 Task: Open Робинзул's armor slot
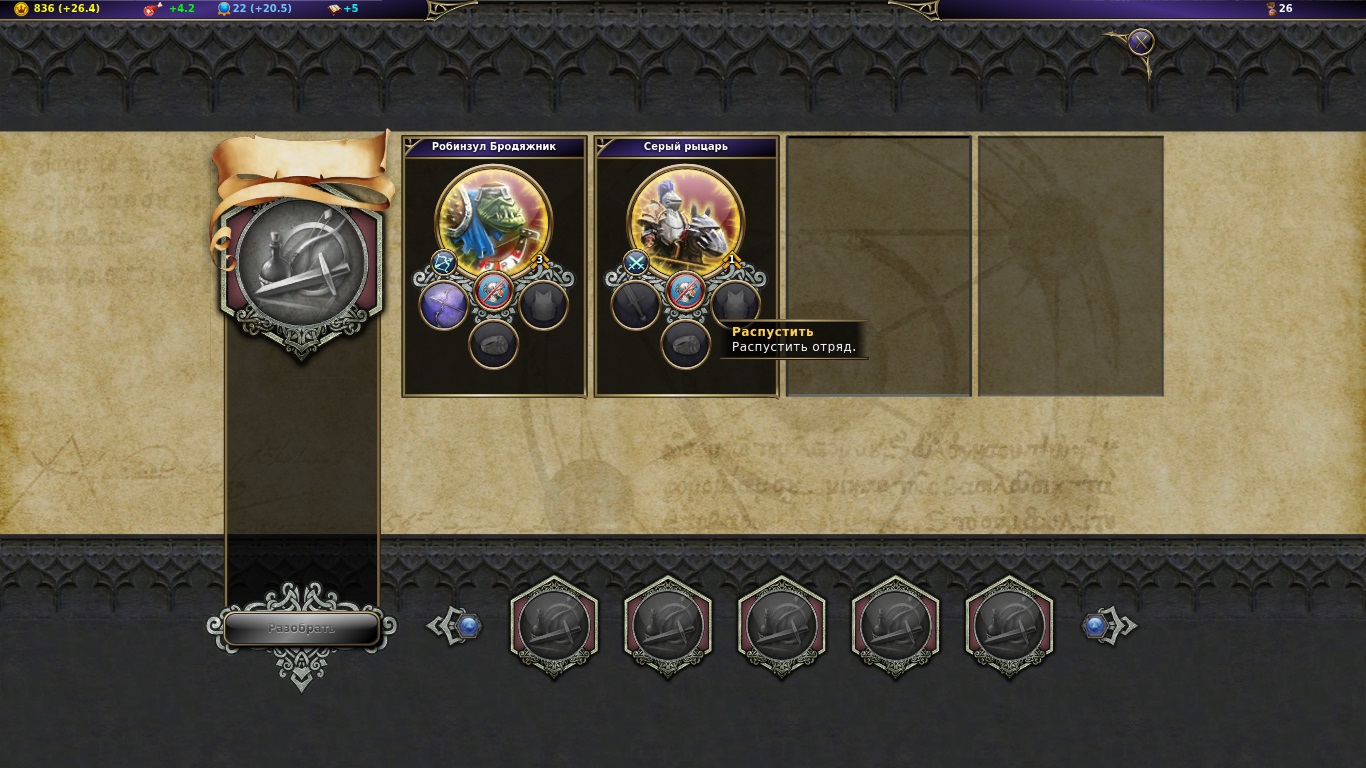point(544,305)
